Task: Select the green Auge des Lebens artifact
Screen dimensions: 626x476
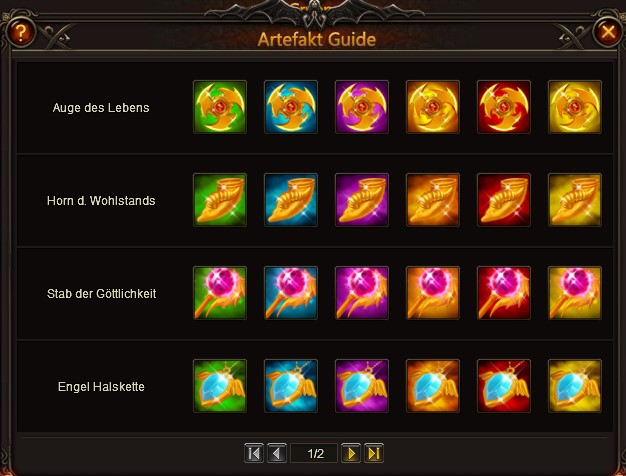Action: (x=220, y=107)
